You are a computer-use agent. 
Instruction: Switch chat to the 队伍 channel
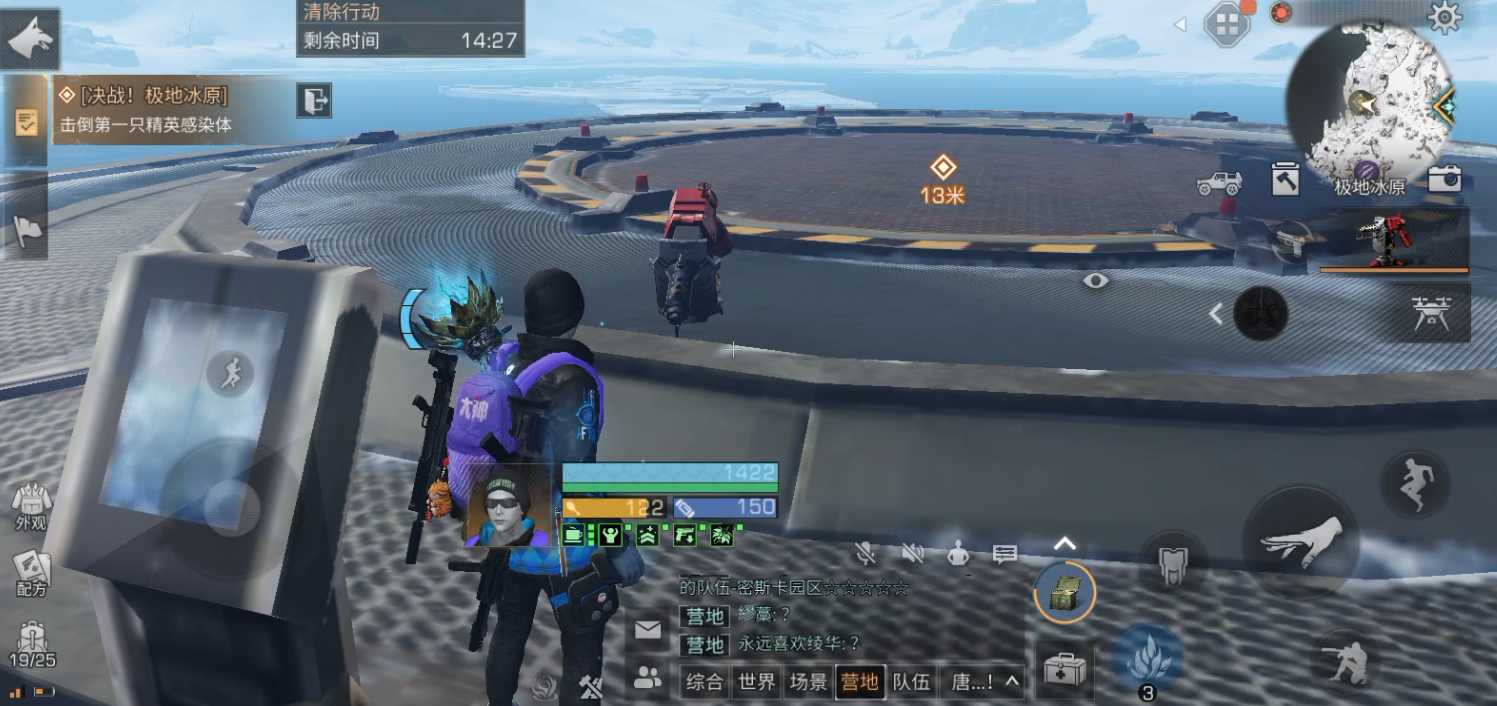tap(911, 682)
